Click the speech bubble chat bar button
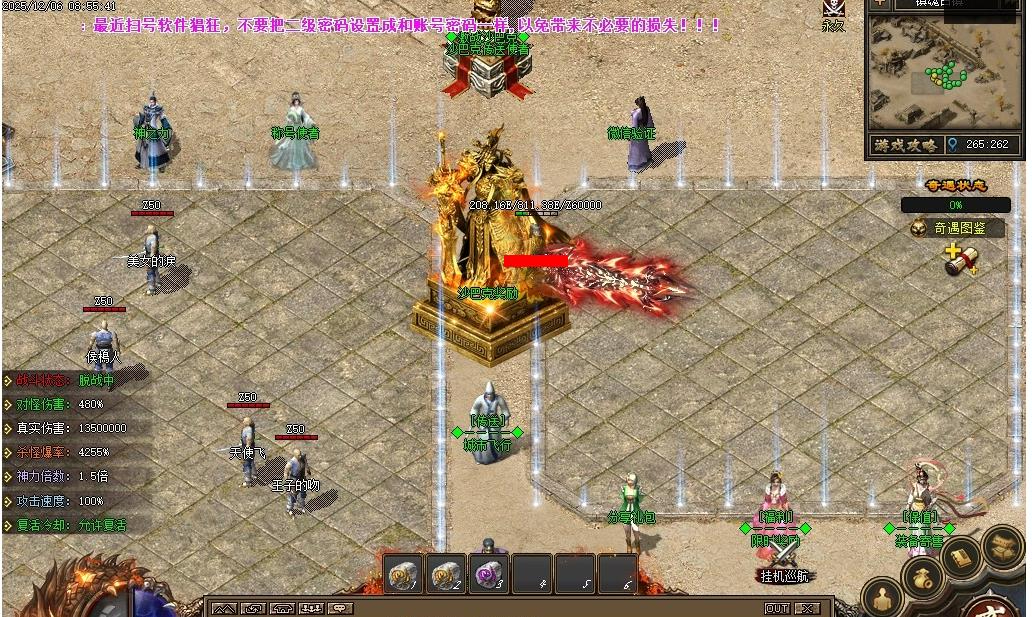1032x617 pixels. [x=341, y=608]
